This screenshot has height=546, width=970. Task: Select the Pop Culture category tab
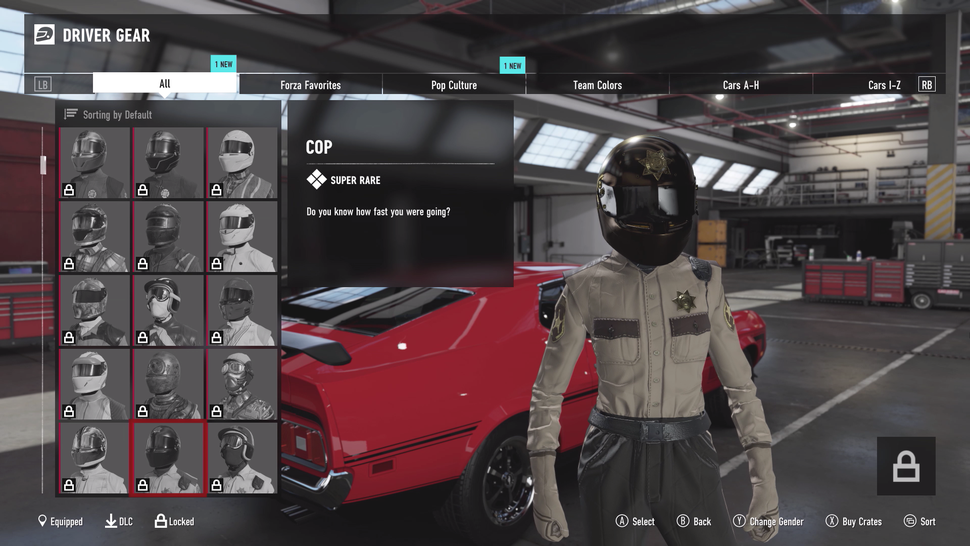pos(454,85)
